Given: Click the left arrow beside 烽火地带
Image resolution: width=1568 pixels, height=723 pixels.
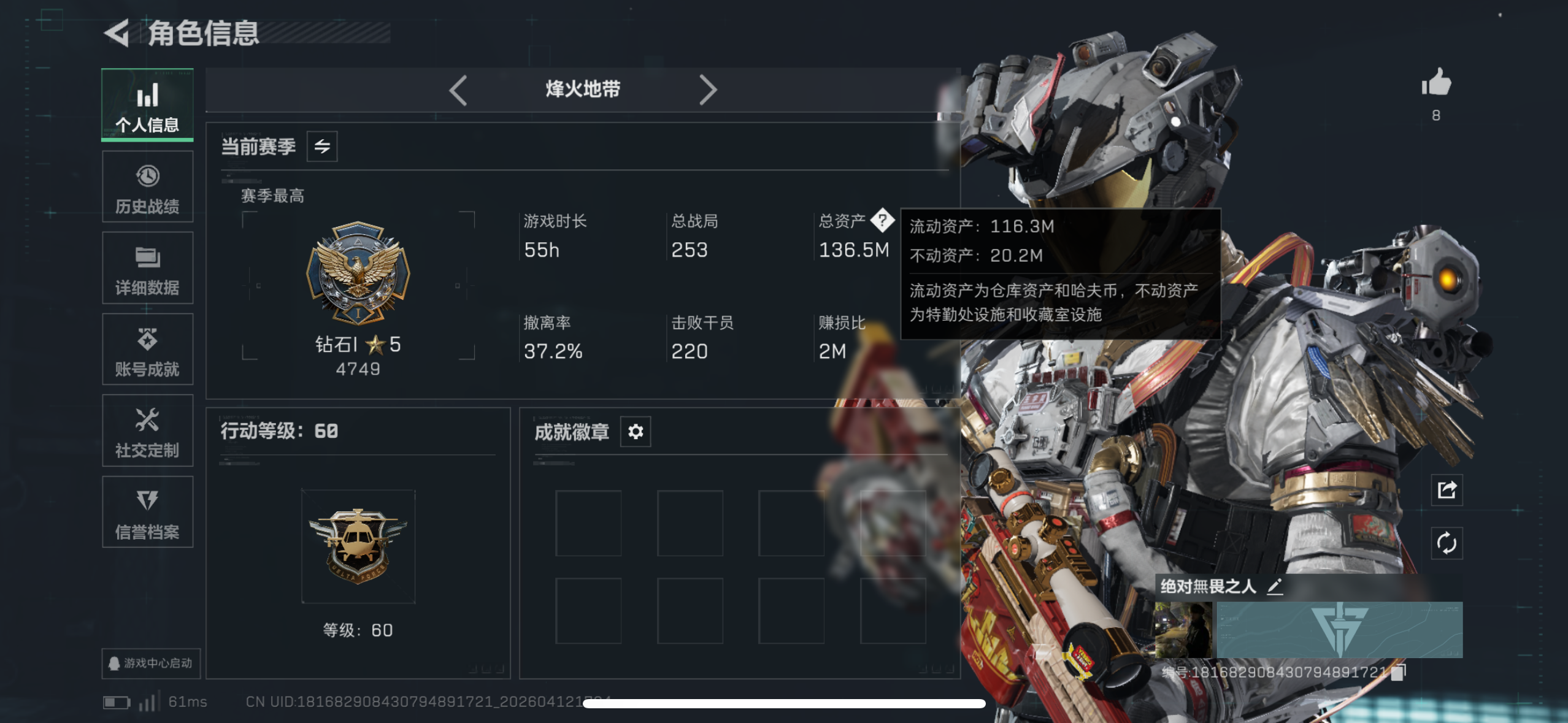Looking at the screenshot, I should click(x=459, y=90).
